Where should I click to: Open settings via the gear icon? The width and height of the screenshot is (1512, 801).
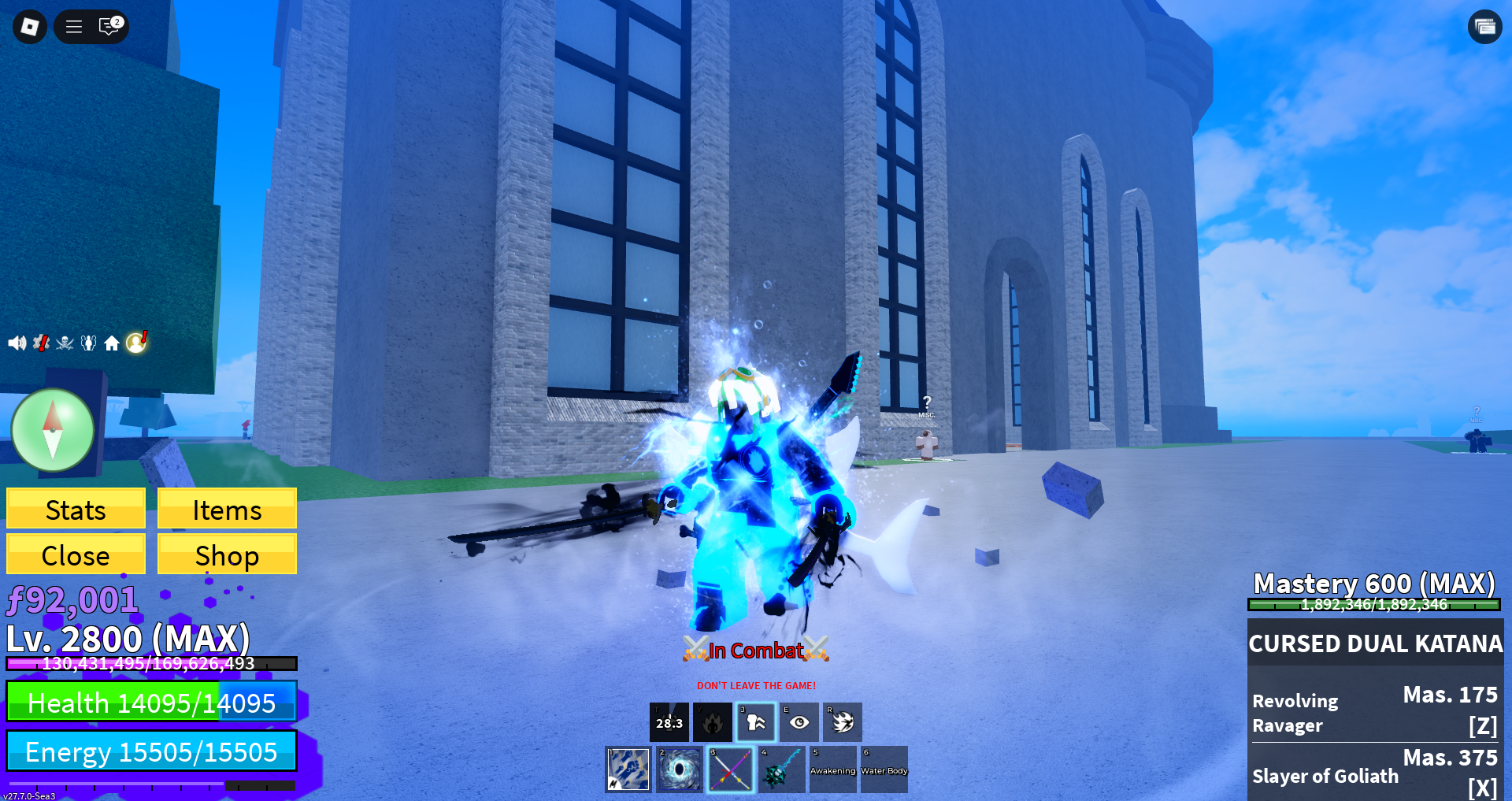pyautogui.click(x=41, y=343)
